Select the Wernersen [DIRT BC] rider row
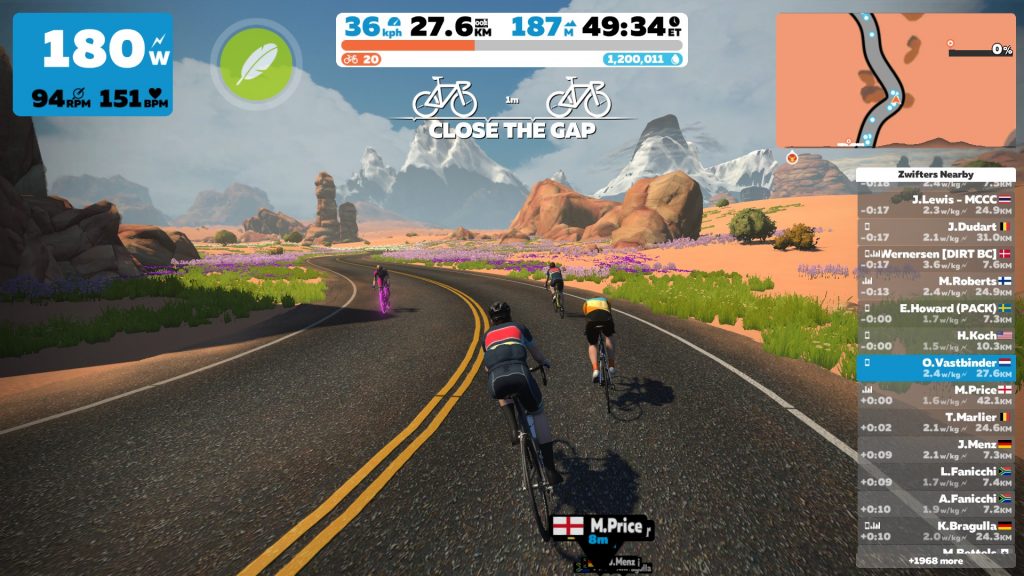Image resolution: width=1024 pixels, height=576 pixels. coord(936,259)
